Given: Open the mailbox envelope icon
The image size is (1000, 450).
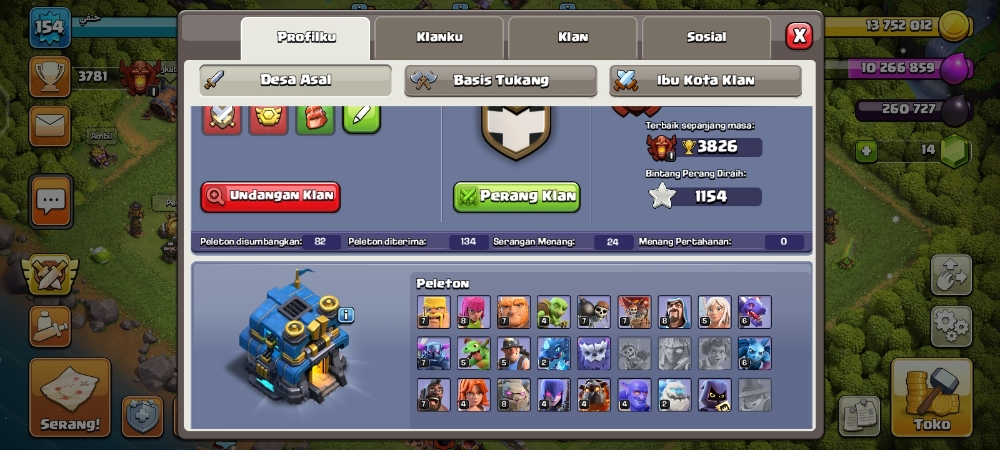Looking at the screenshot, I should (x=49, y=127).
